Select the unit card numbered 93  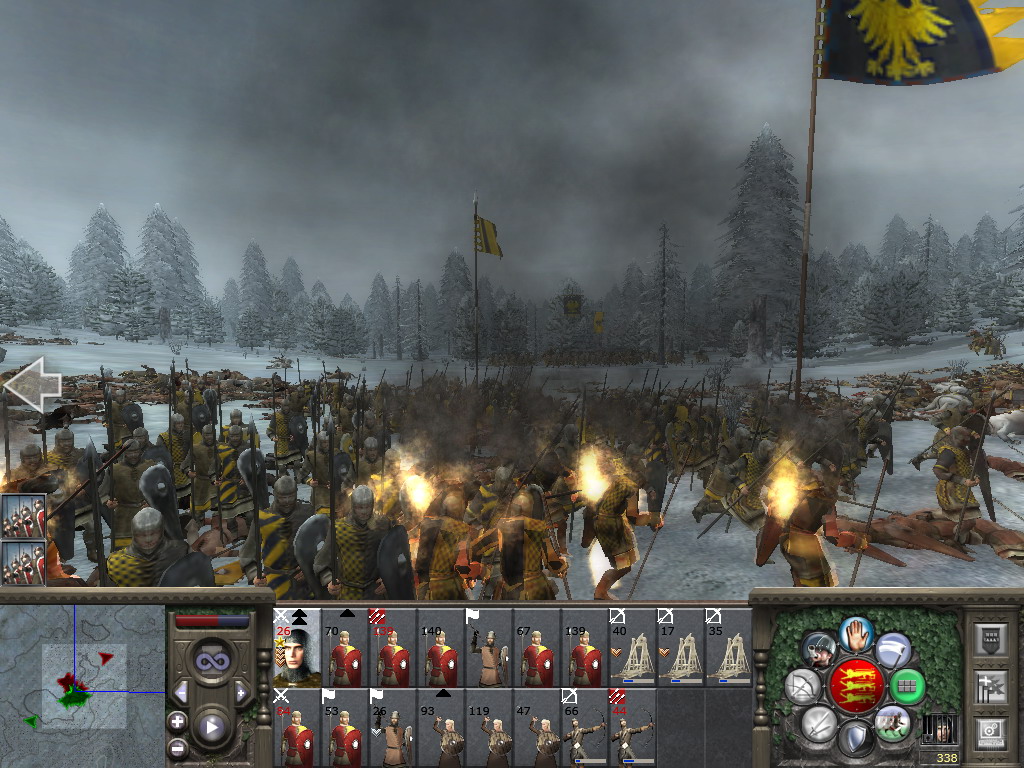tap(440, 728)
